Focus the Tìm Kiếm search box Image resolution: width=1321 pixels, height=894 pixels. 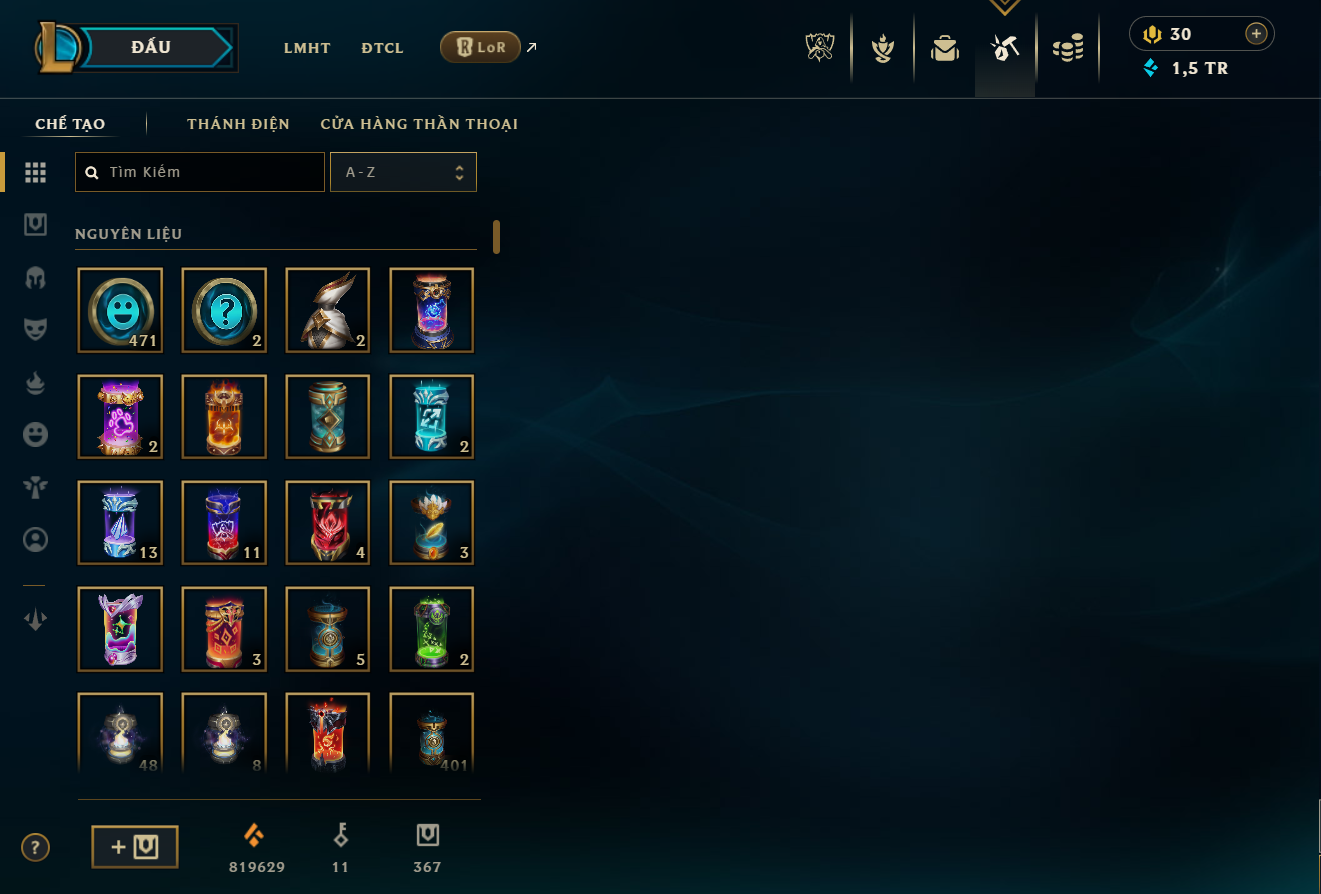point(200,172)
